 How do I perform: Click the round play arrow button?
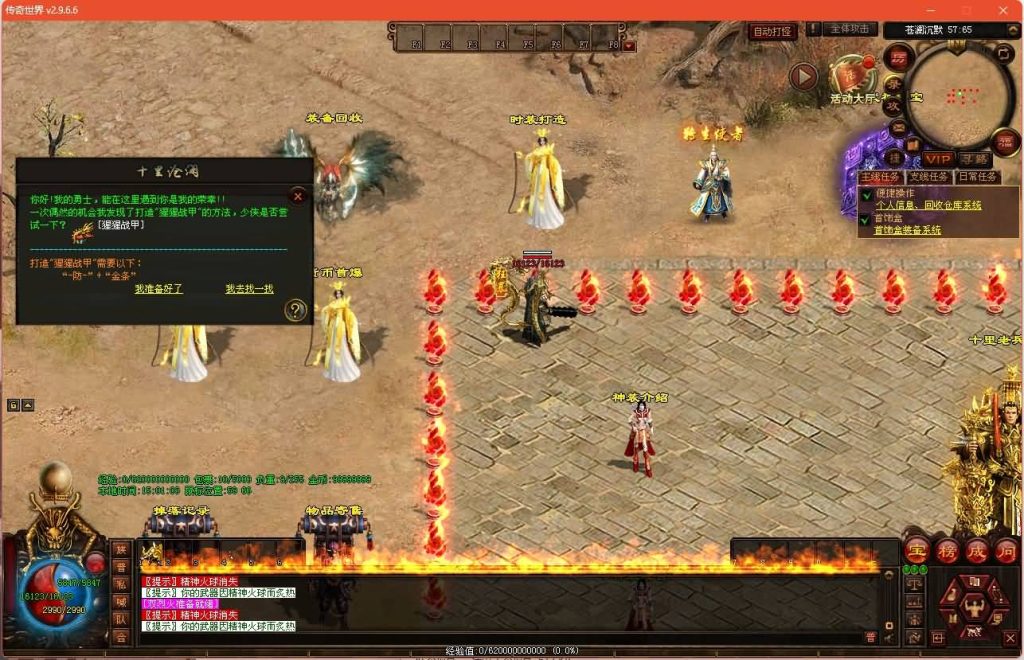point(803,76)
